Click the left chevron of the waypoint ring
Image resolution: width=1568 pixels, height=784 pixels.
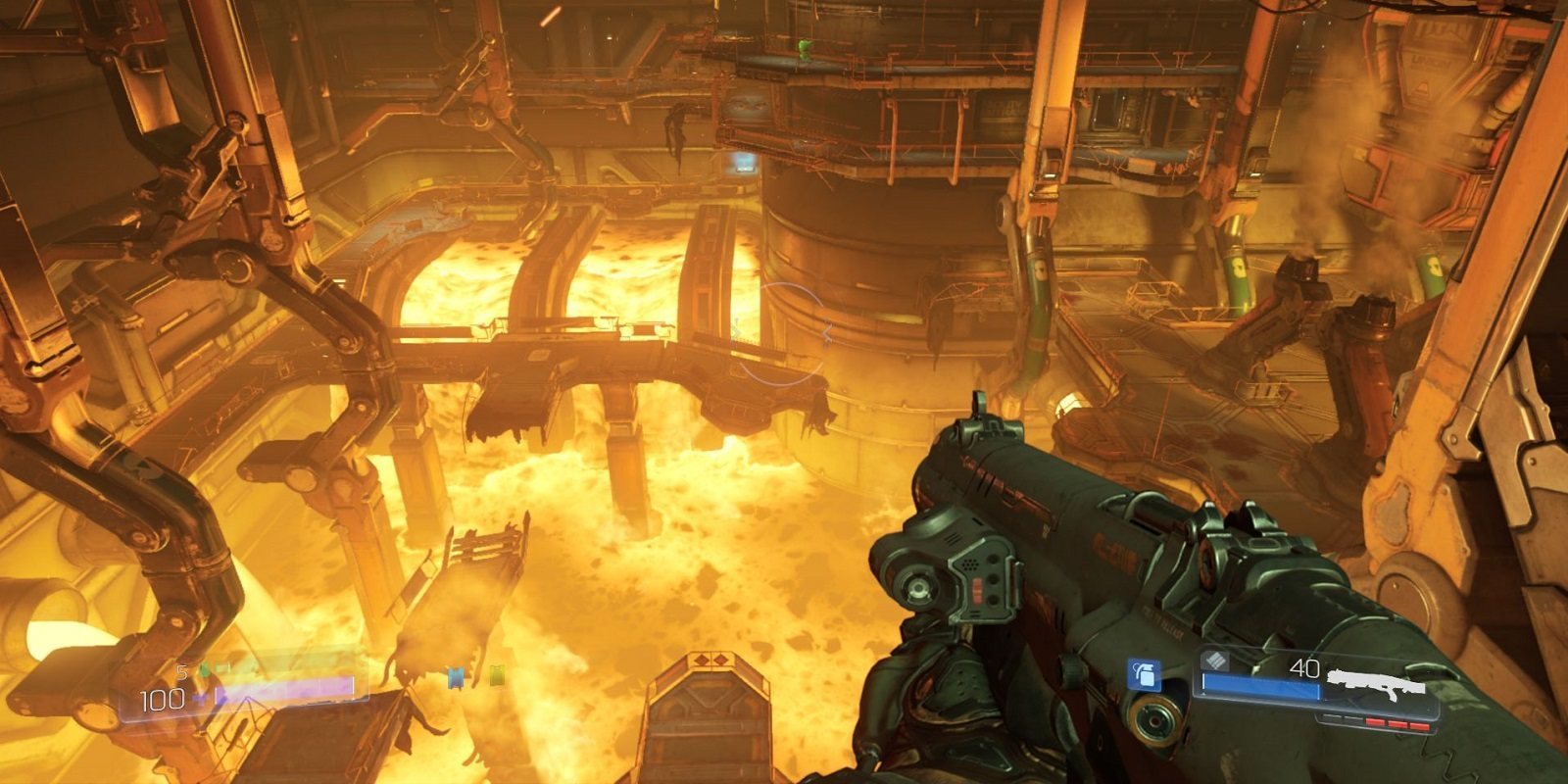click(735, 330)
